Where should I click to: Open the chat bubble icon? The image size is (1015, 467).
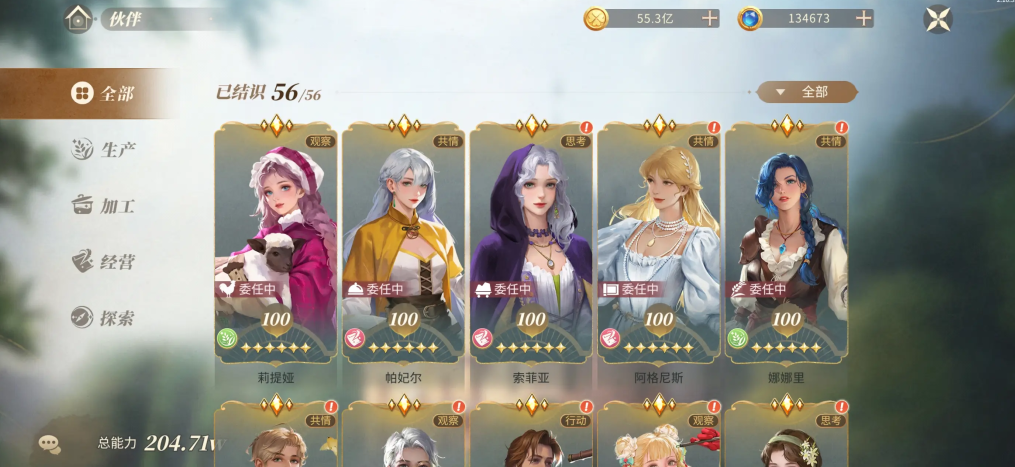click(x=49, y=443)
